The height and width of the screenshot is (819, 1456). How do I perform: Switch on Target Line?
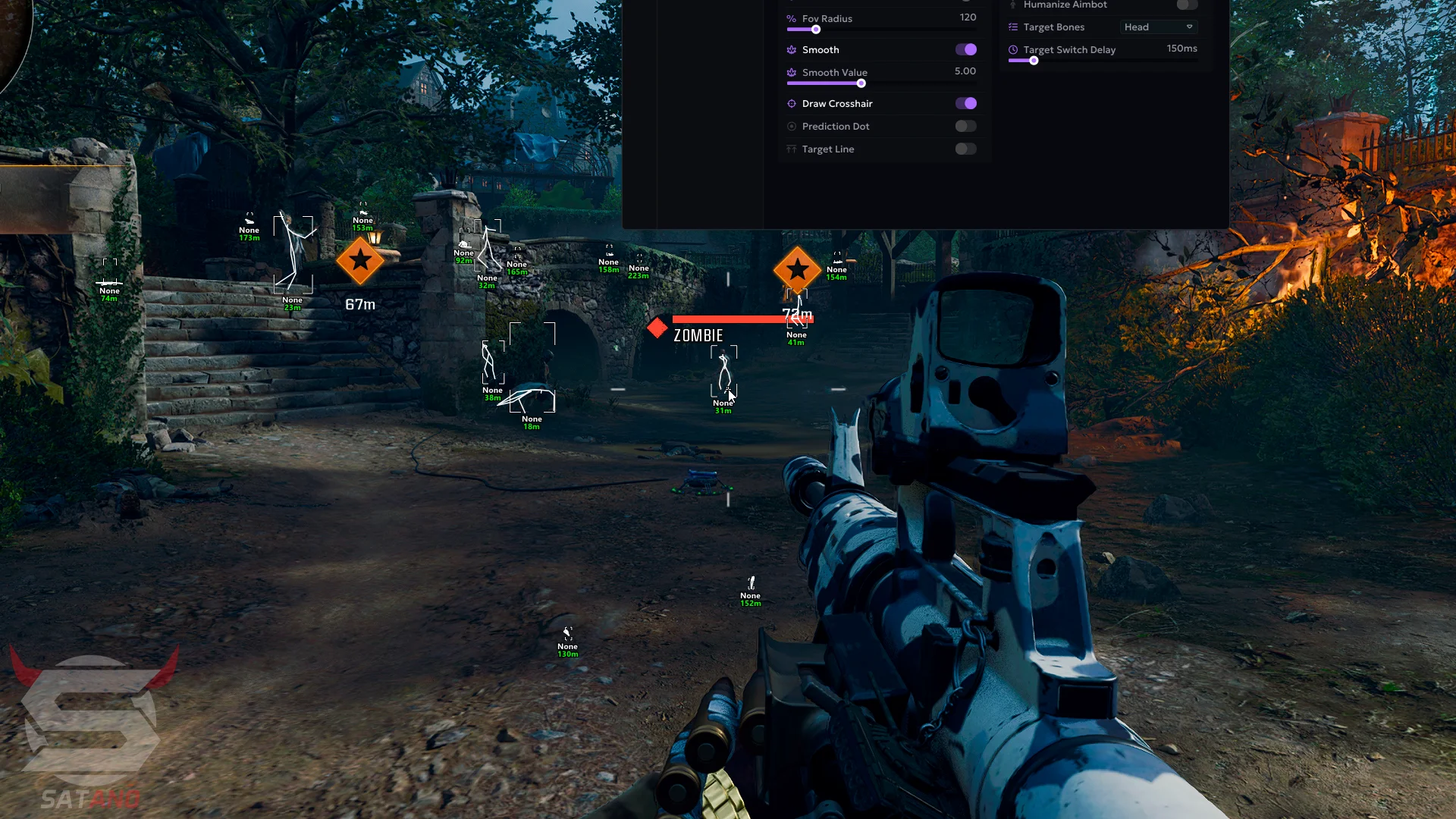click(965, 149)
